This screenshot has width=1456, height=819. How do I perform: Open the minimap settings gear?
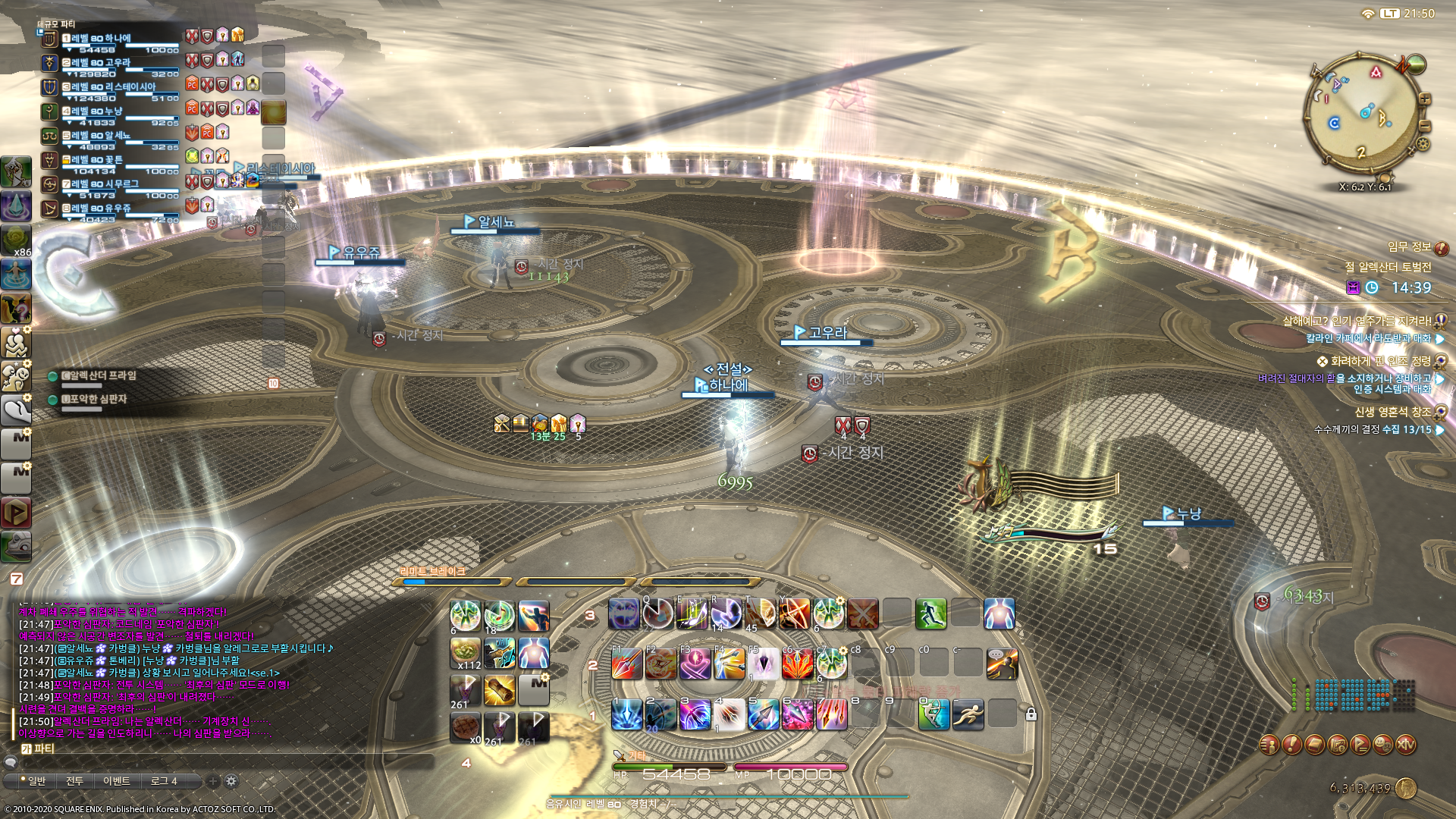pos(1423,144)
